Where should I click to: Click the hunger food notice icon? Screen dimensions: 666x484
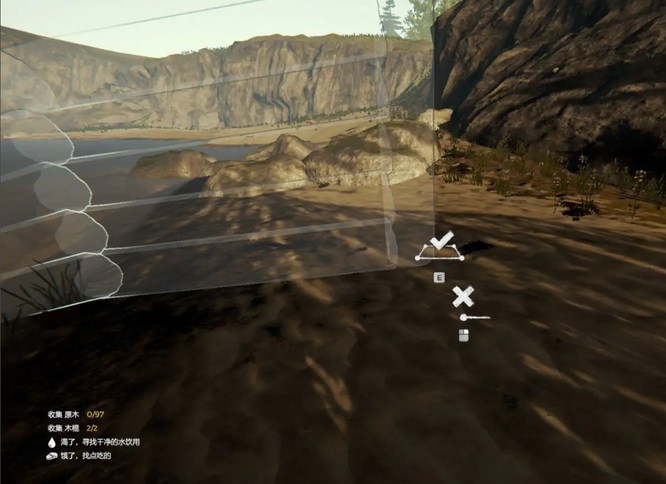(x=52, y=455)
